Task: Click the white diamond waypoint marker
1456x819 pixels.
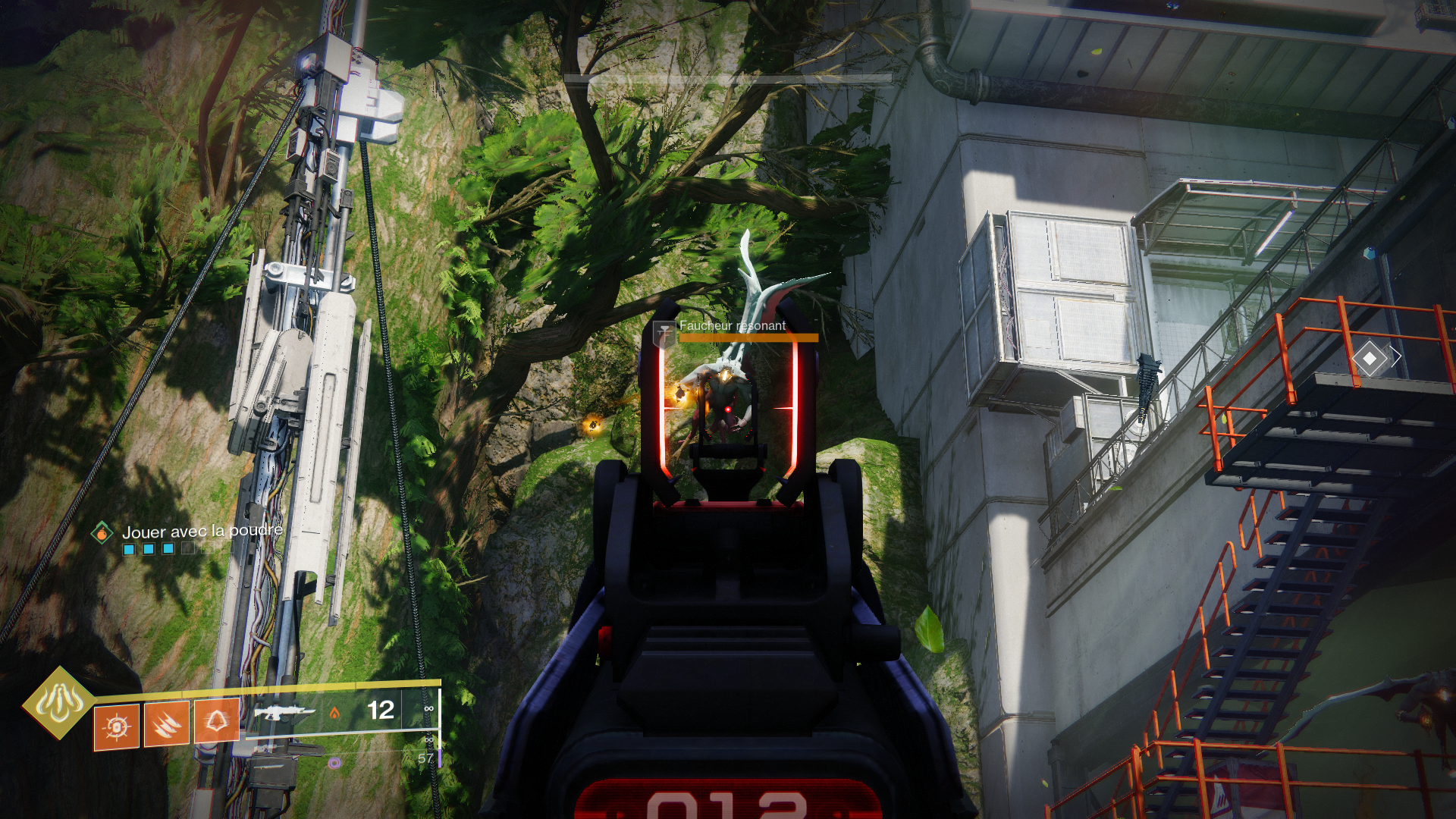Action: (1370, 357)
